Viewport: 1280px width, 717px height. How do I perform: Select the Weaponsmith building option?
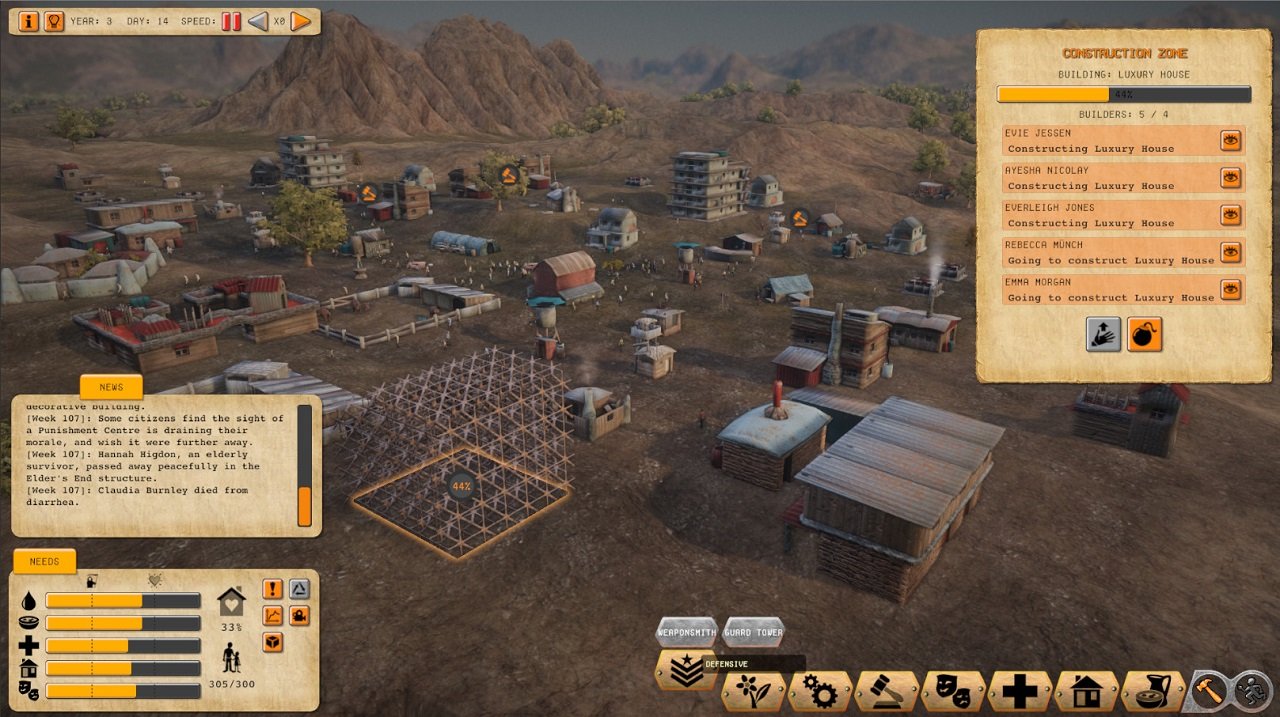[686, 633]
